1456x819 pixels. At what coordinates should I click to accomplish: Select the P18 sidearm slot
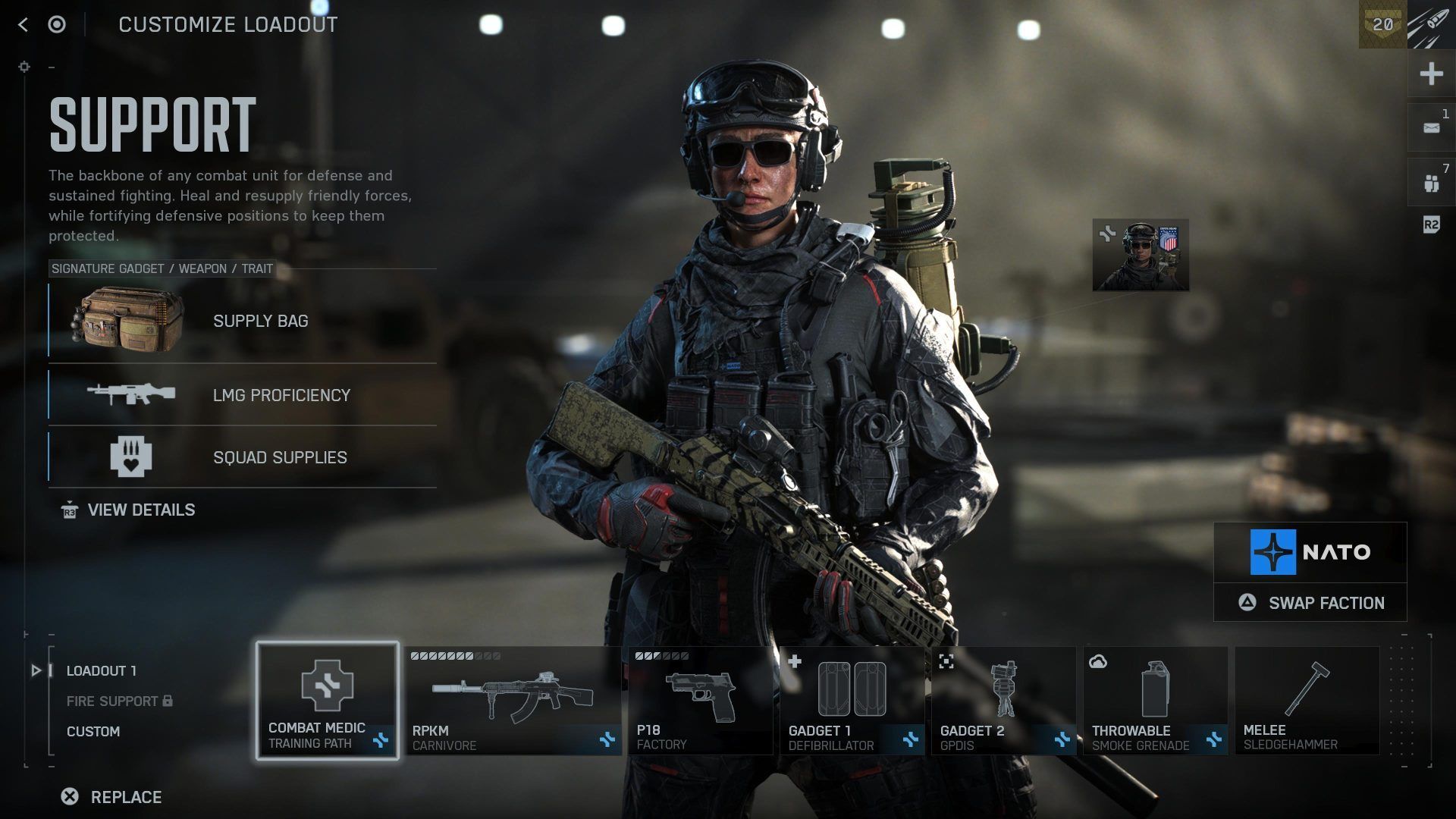700,701
